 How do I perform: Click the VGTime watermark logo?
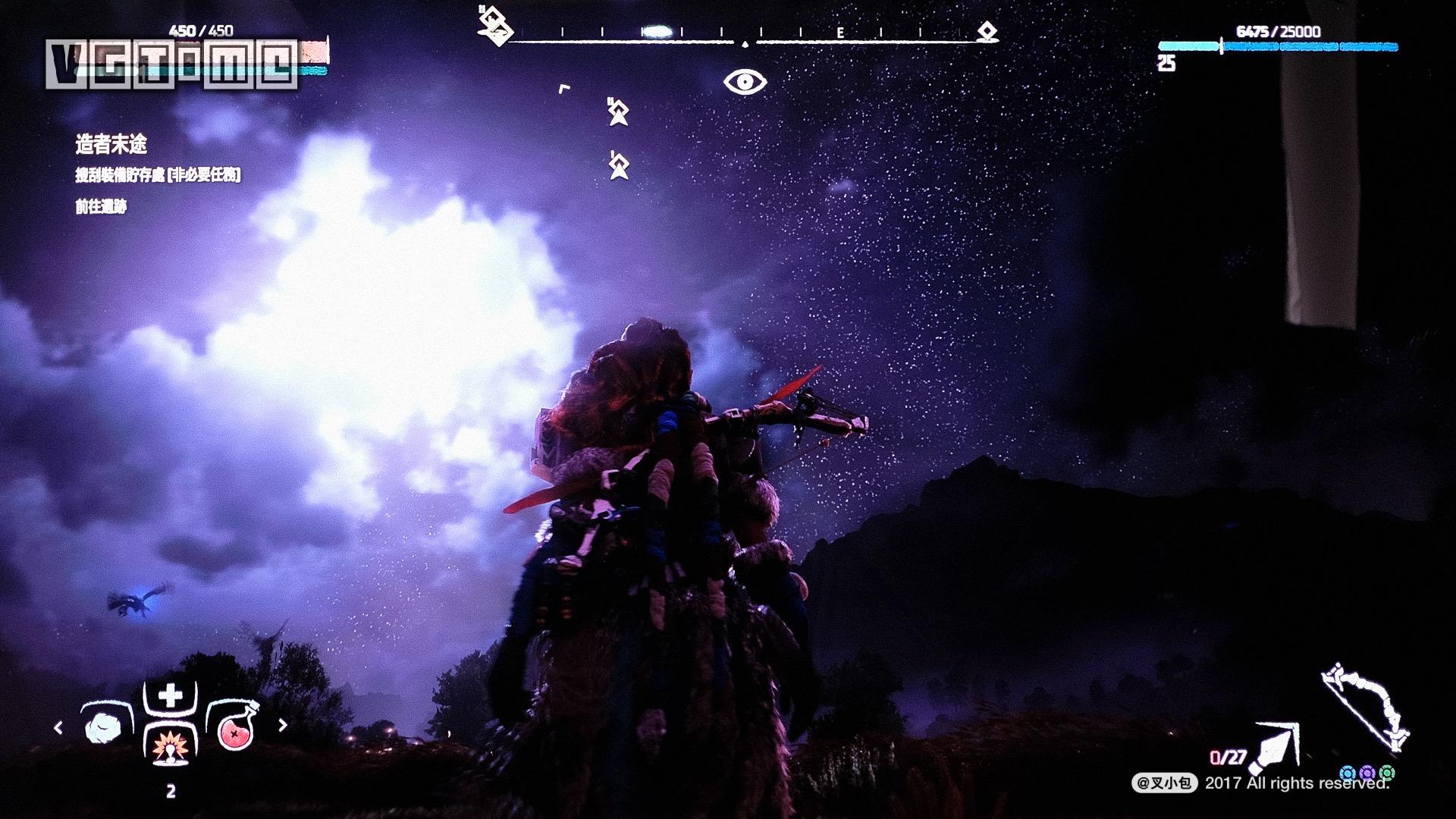click(172, 64)
